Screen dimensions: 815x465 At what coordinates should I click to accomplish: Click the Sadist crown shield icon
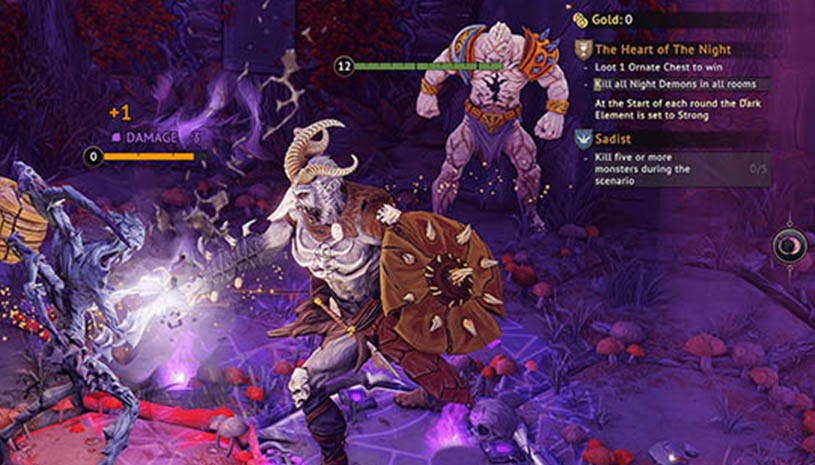pos(583,140)
